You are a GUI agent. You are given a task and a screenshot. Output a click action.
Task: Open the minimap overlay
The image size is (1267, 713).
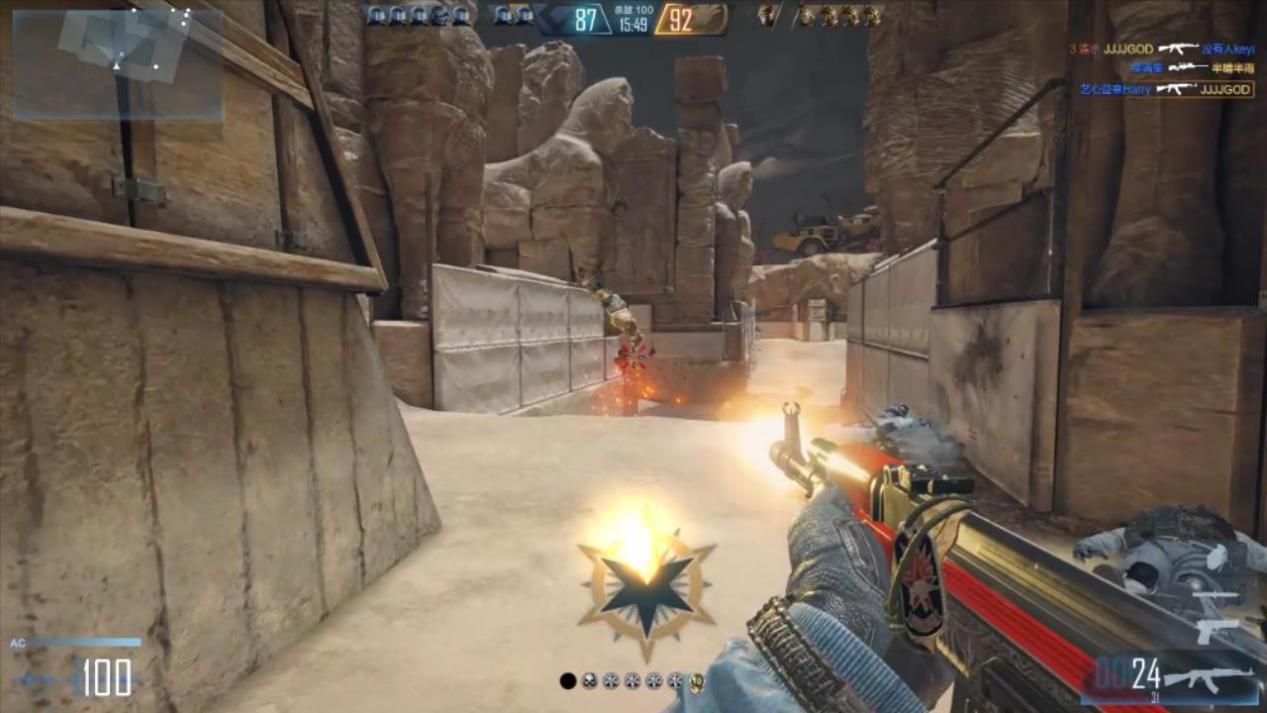(117, 64)
